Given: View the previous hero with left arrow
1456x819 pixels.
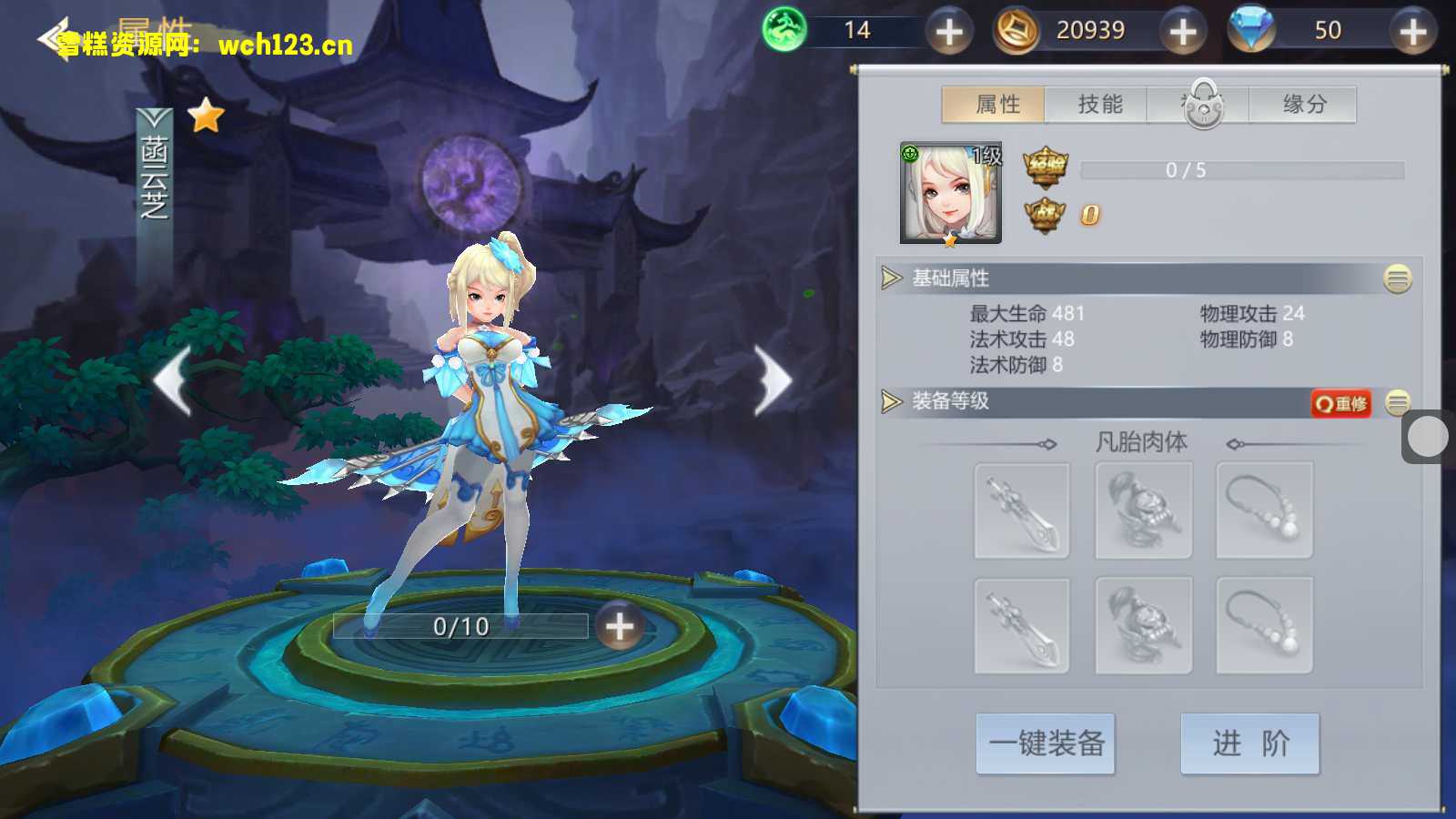Looking at the screenshot, I should pos(173,380).
